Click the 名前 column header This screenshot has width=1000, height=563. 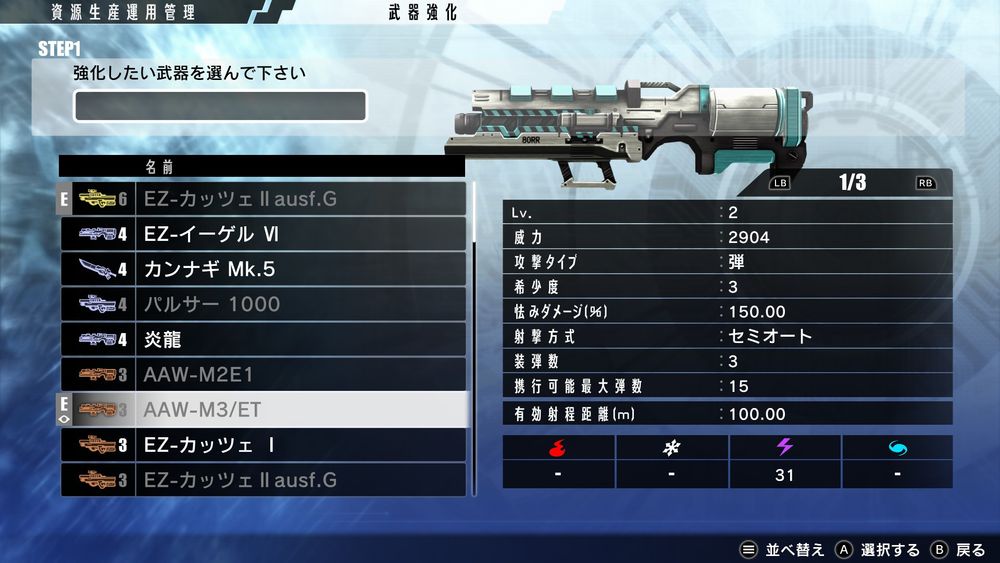[160, 166]
